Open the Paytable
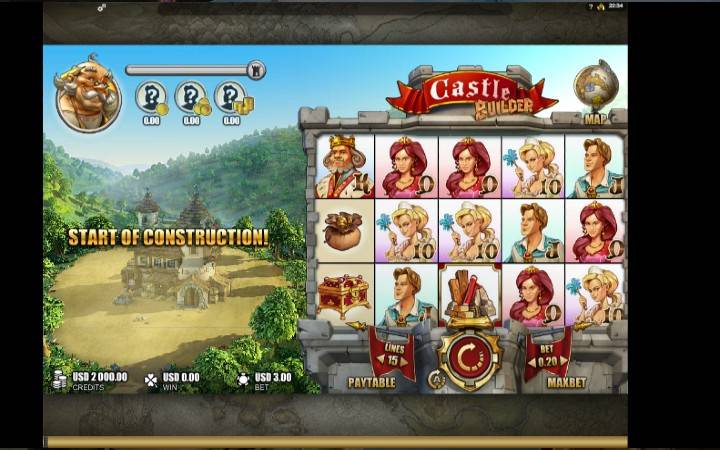The image size is (720, 450). tap(371, 382)
